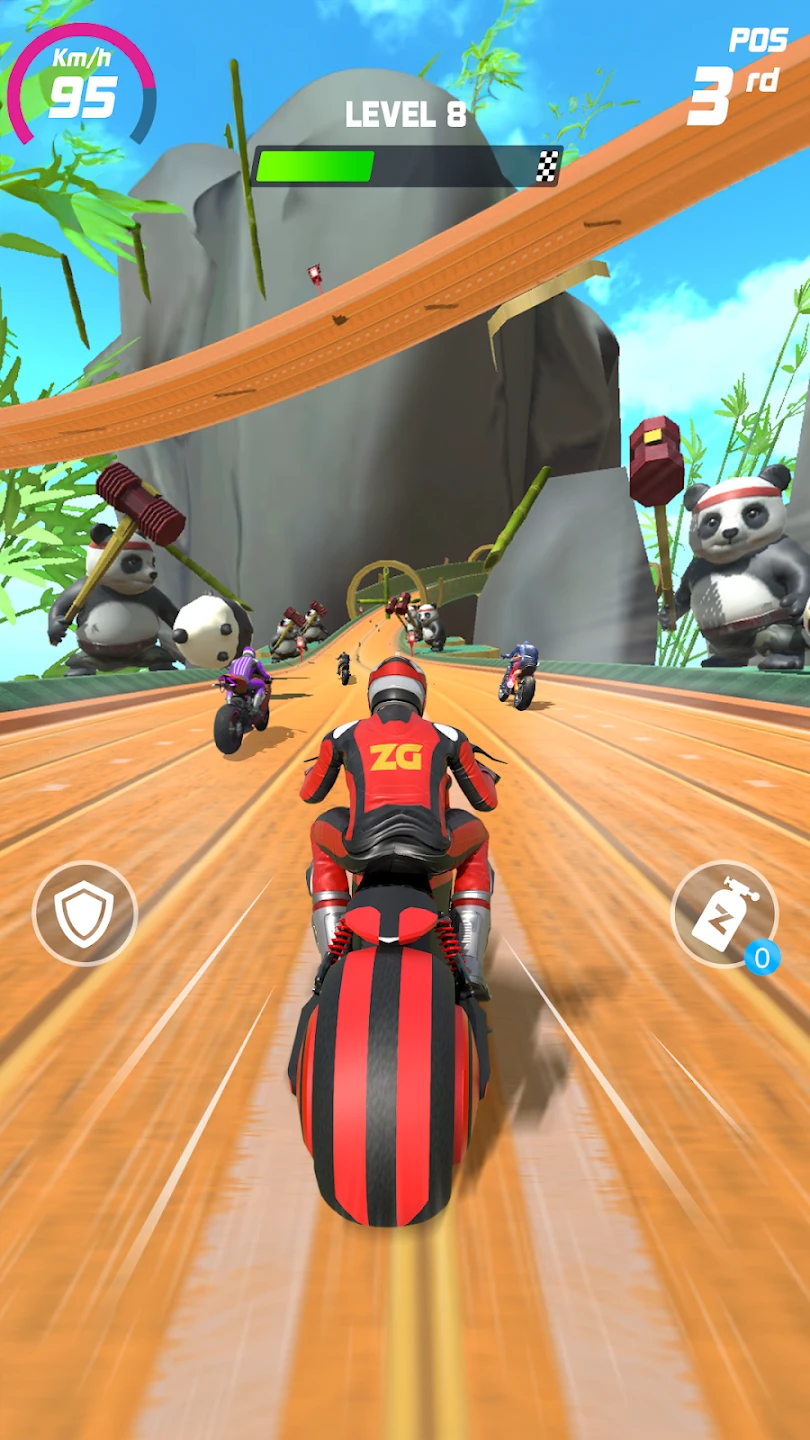Activate the shield power-up button
Viewport: 810px width, 1440px height.
click(85, 913)
